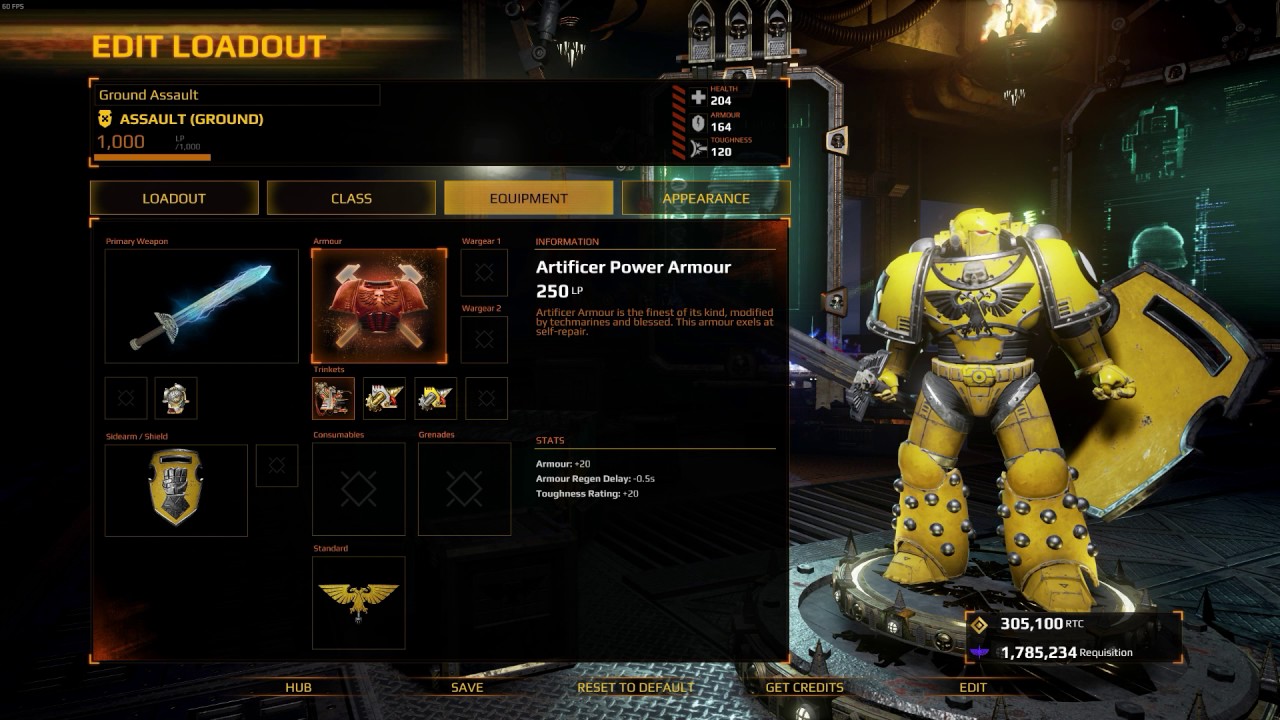Open the golden eagle Standard slot
The image size is (1280, 720).
point(358,602)
